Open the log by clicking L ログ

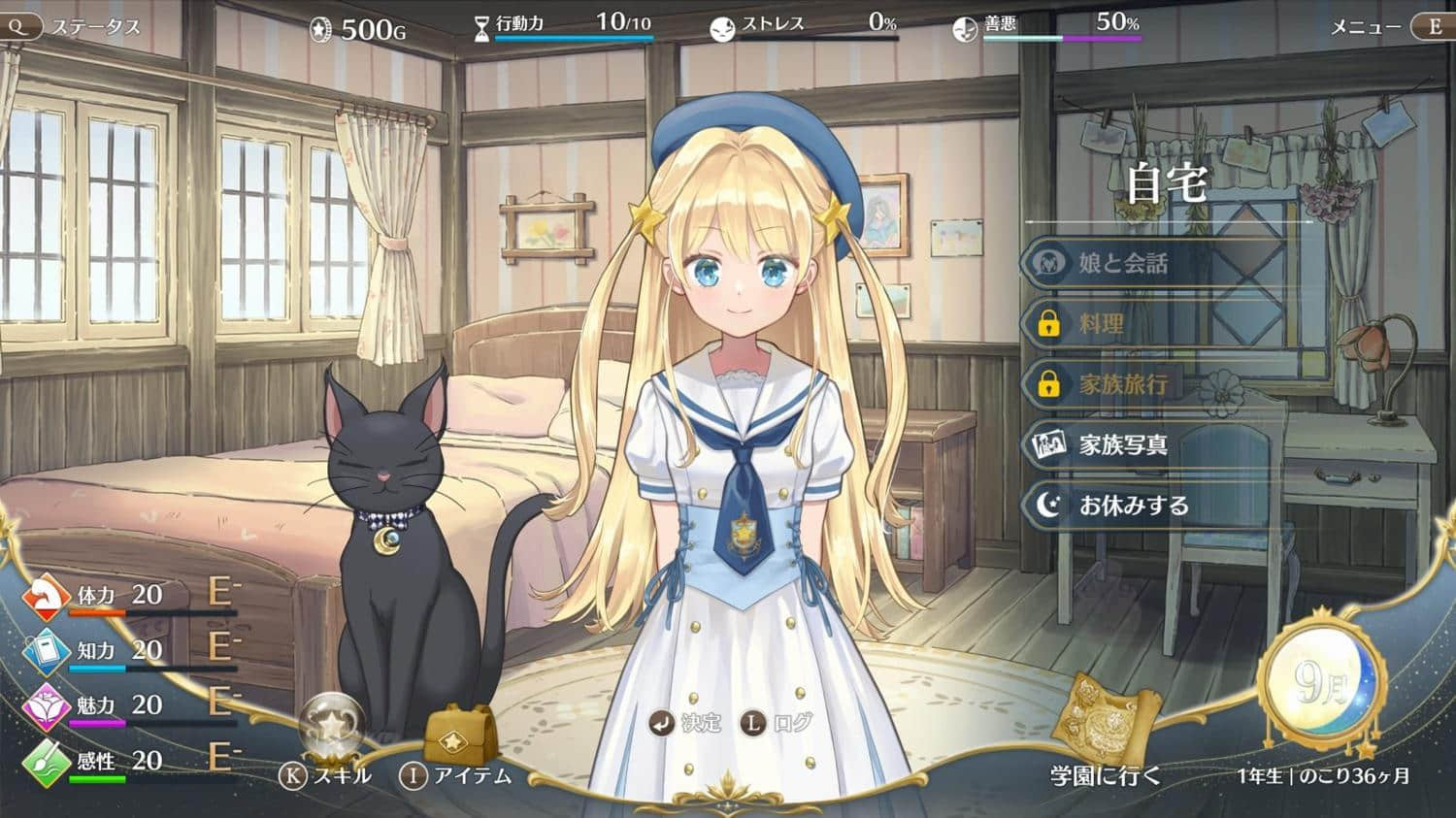point(774,722)
